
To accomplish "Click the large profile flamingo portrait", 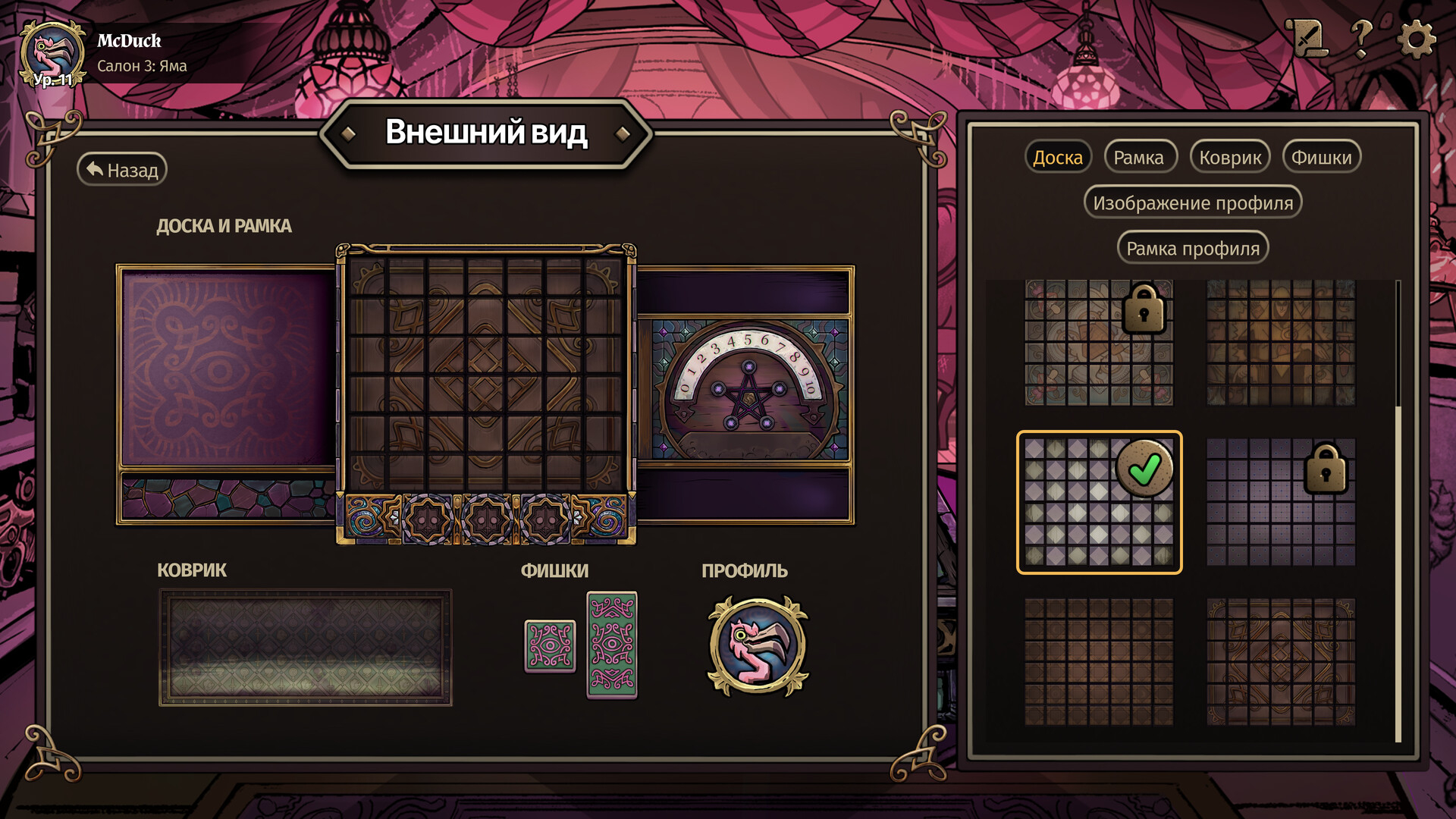I will point(758,646).
